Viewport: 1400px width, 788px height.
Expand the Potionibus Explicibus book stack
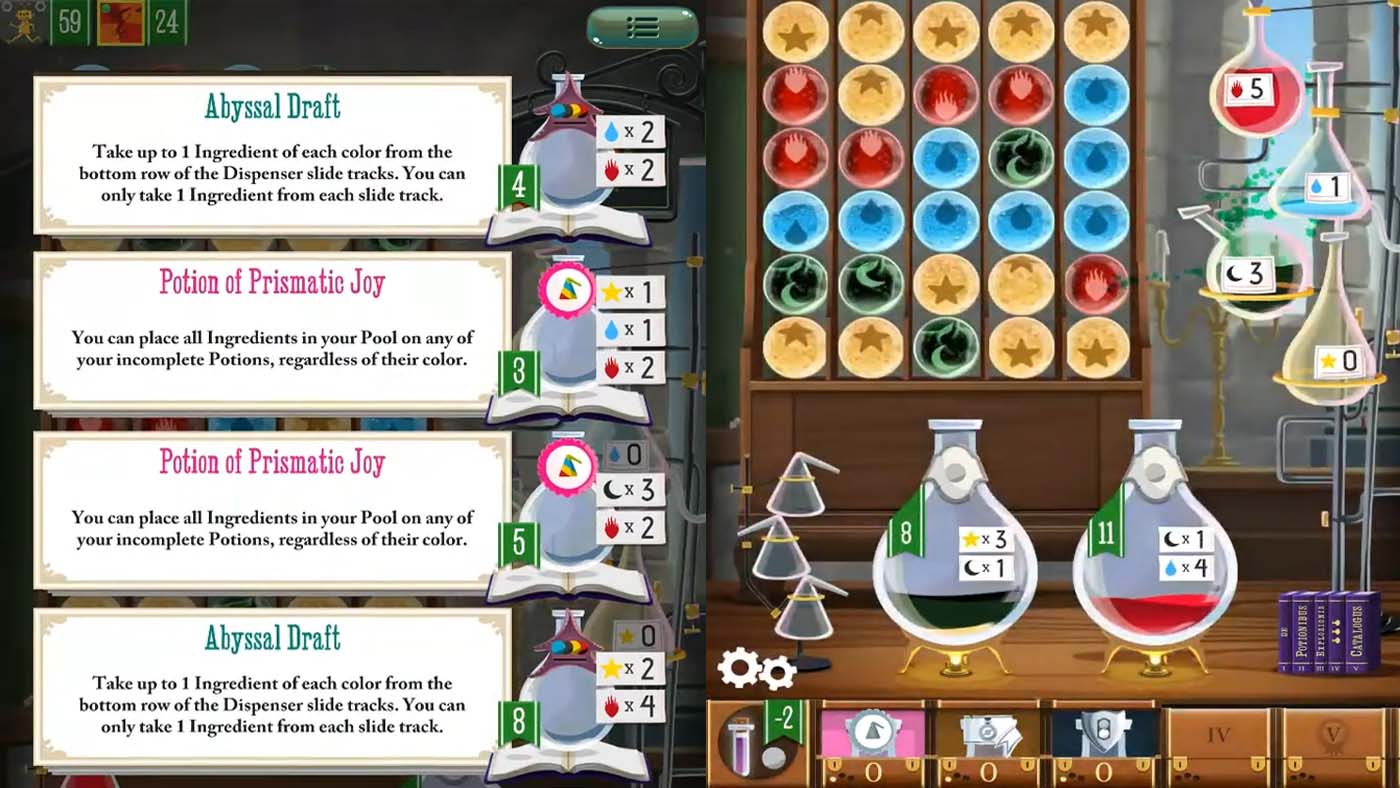click(x=1330, y=630)
